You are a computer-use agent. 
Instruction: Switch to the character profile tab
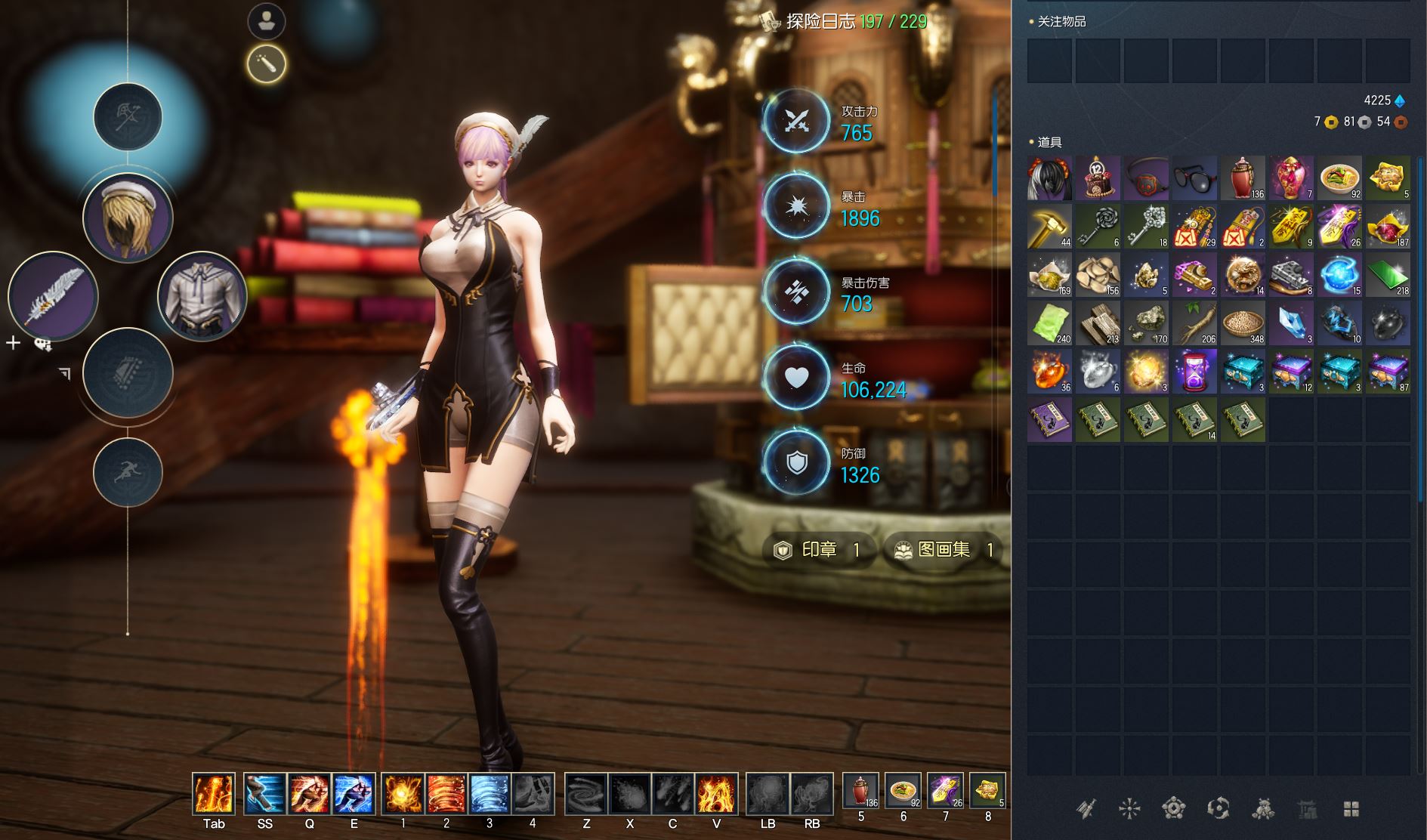tap(266, 21)
